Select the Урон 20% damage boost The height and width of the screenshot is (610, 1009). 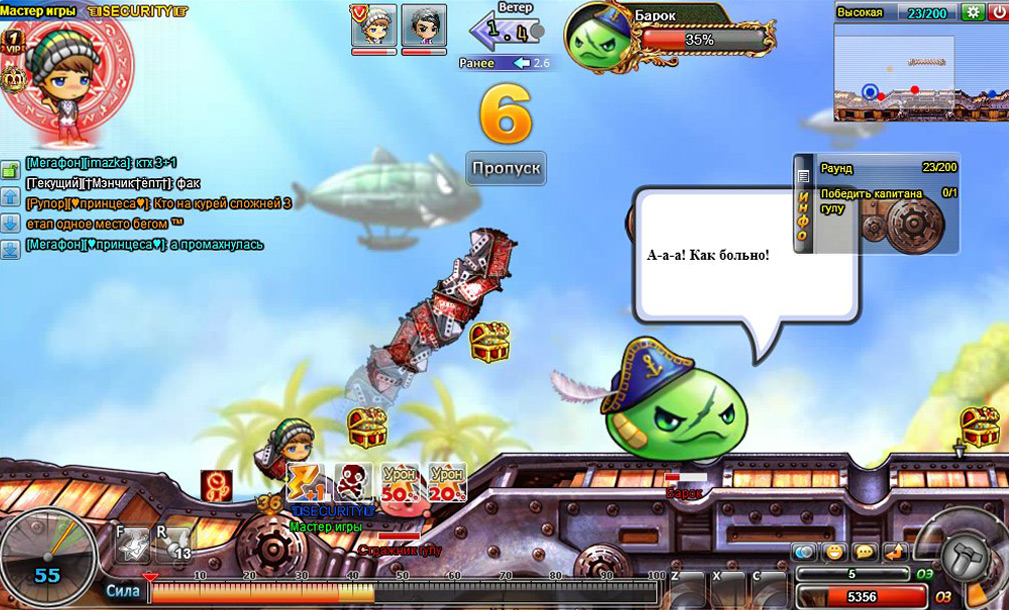447,482
